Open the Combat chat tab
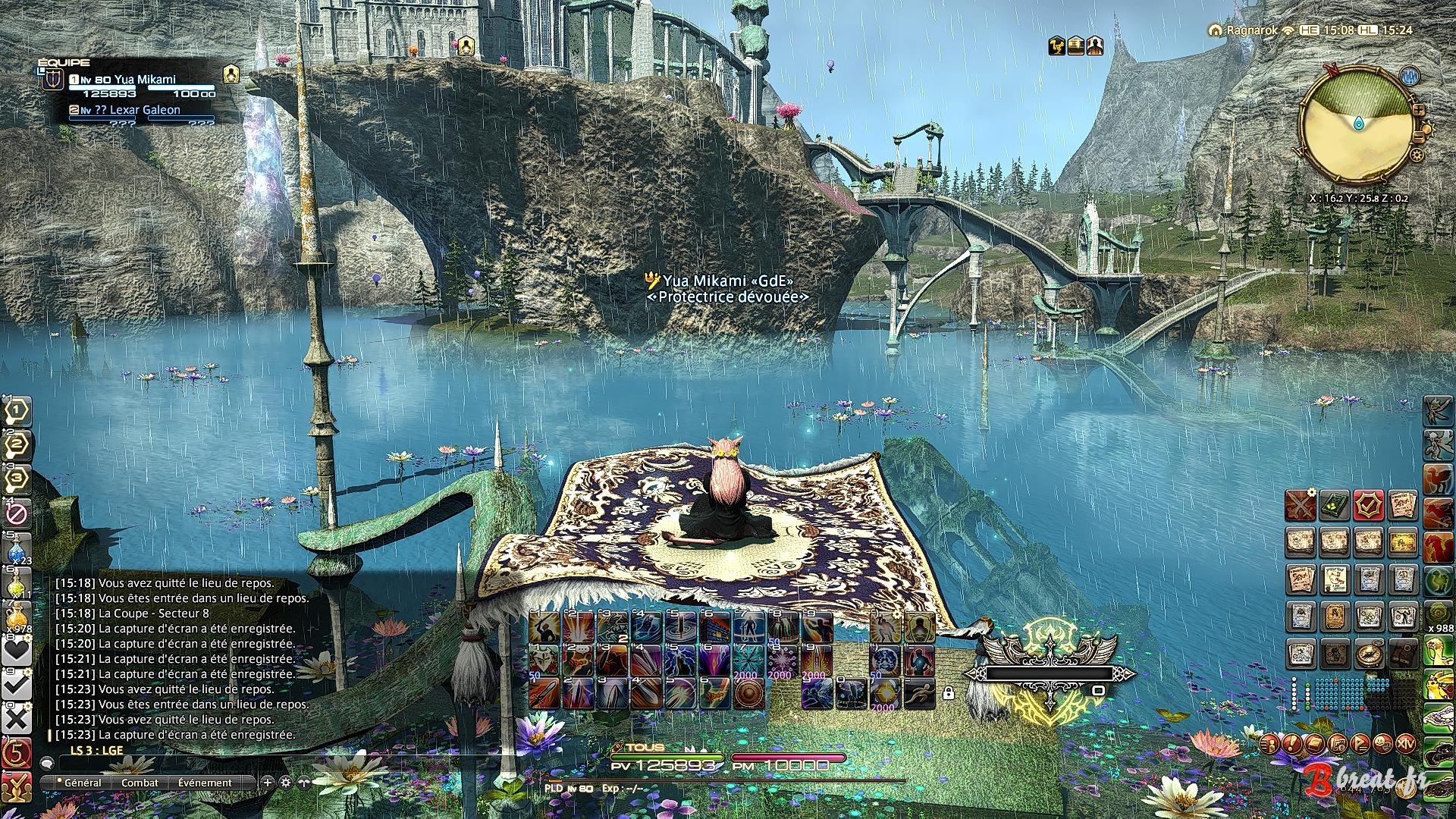 (x=140, y=783)
